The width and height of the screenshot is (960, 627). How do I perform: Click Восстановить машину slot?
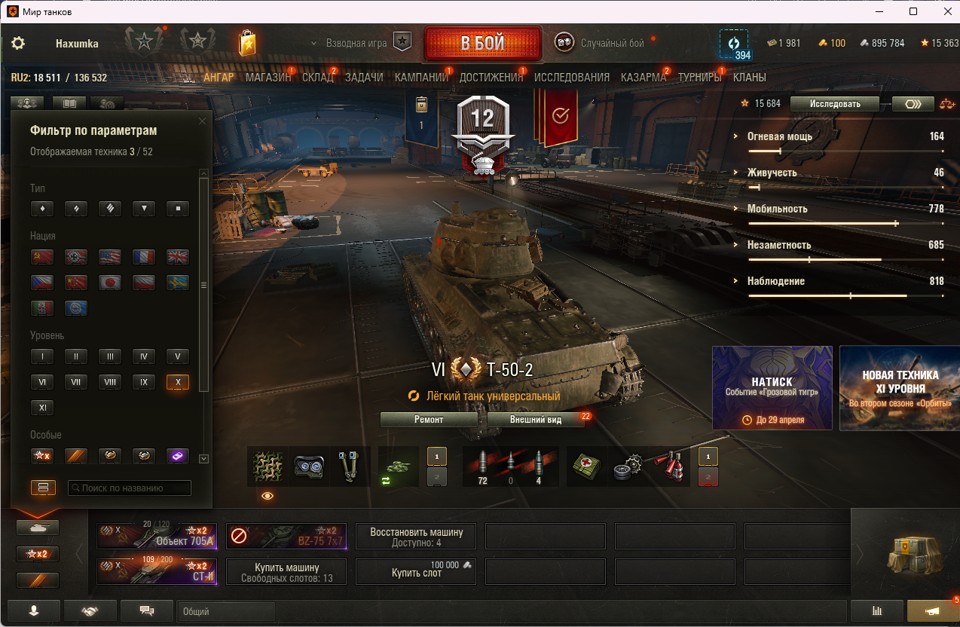(x=416, y=537)
